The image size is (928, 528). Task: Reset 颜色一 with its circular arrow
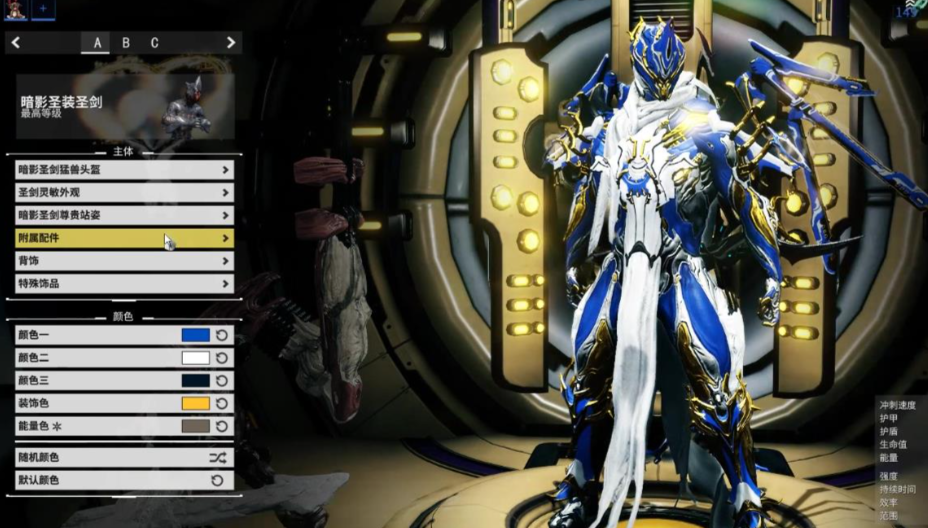(222, 335)
